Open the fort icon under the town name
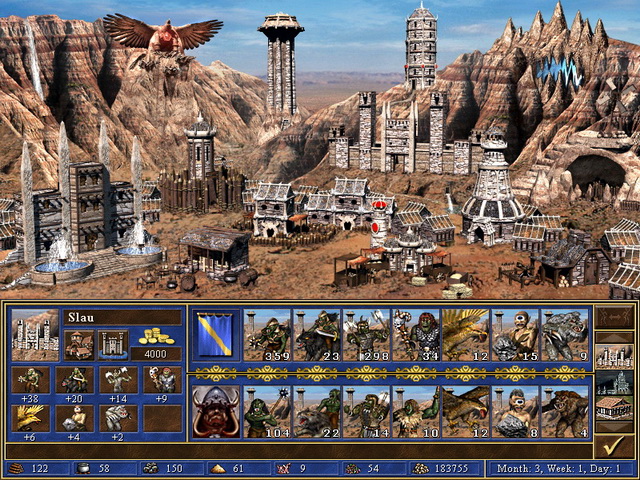This screenshot has width=640, height=480. [112, 344]
